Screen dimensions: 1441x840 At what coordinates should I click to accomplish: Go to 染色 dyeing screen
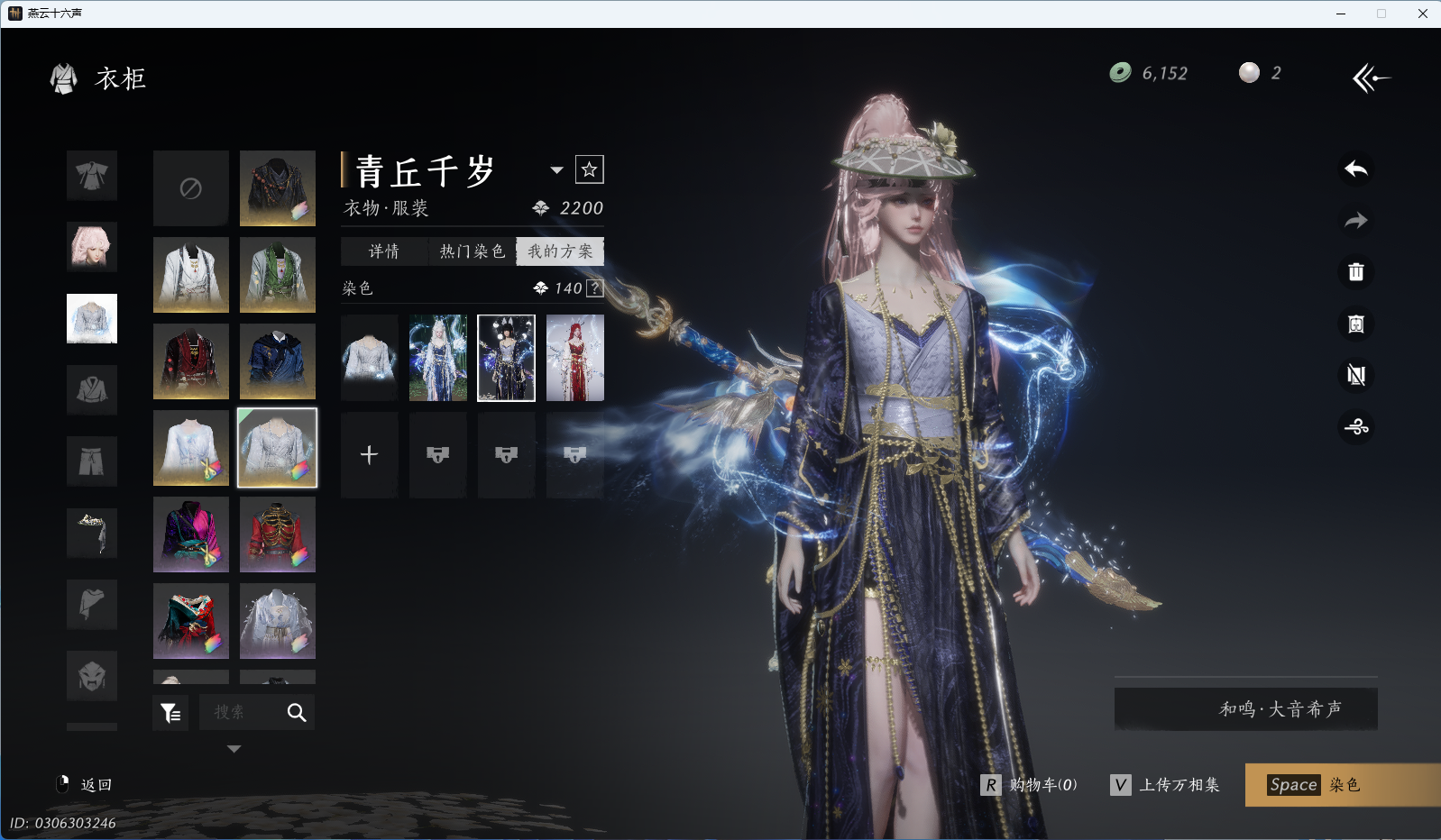[x=1342, y=785]
